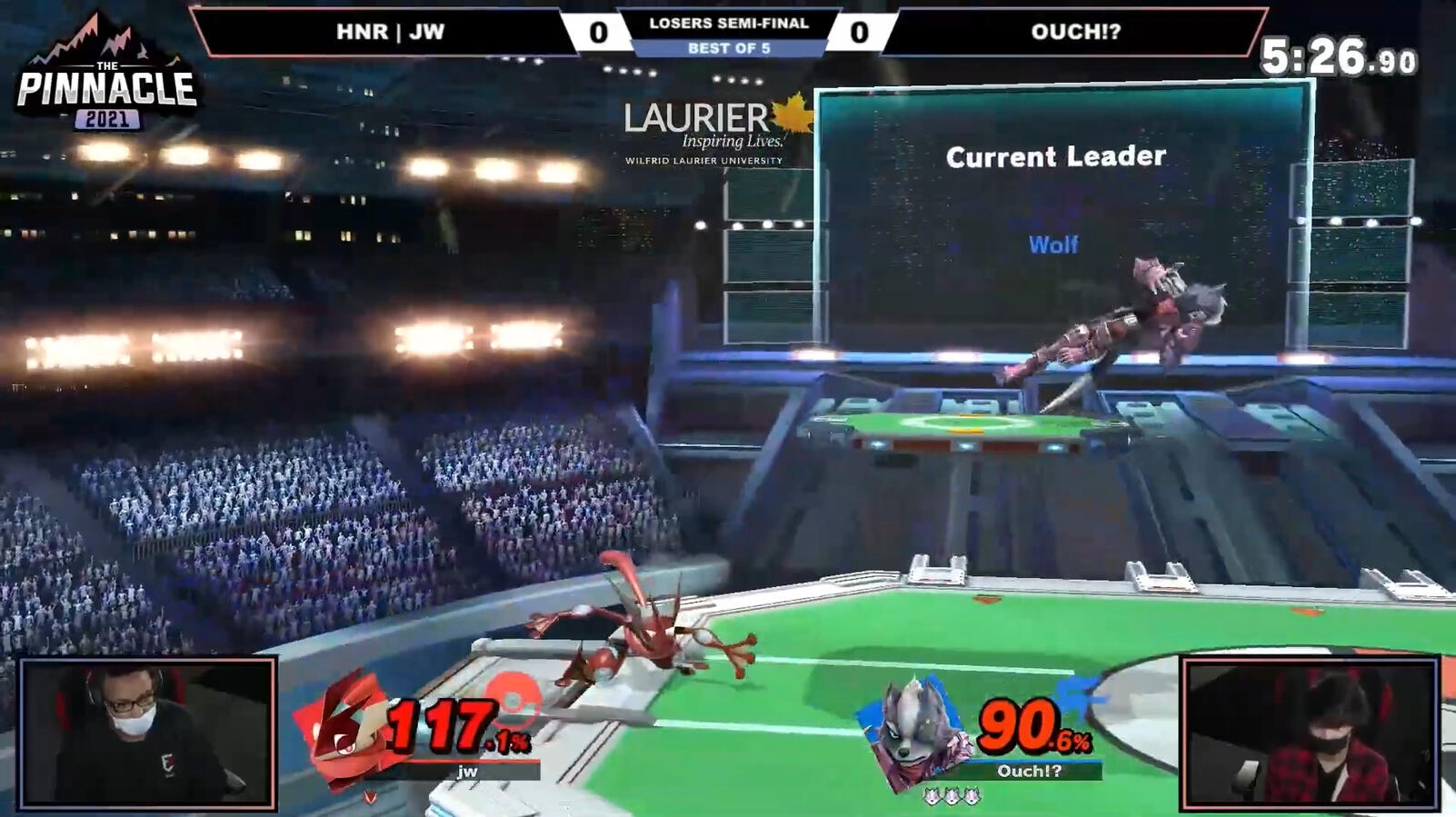Click the Wolf text on the Current Leader board
The image size is (1456, 817).
click(x=1052, y=244)
